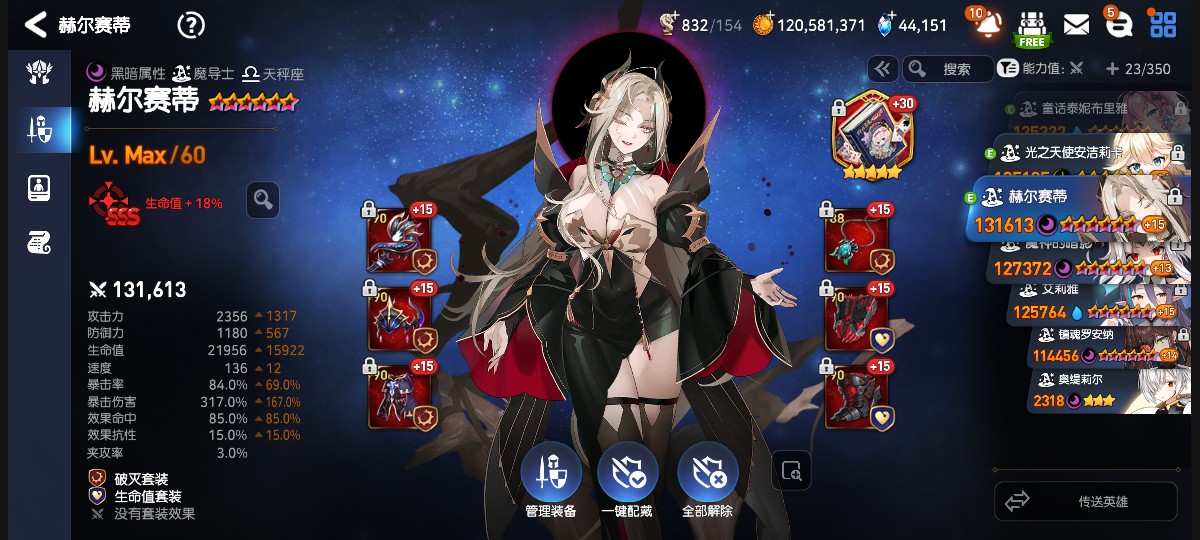Tap 全部解除 unequip all button
1200x540 pixels.
pyautogui.click(x=707, y=477)
